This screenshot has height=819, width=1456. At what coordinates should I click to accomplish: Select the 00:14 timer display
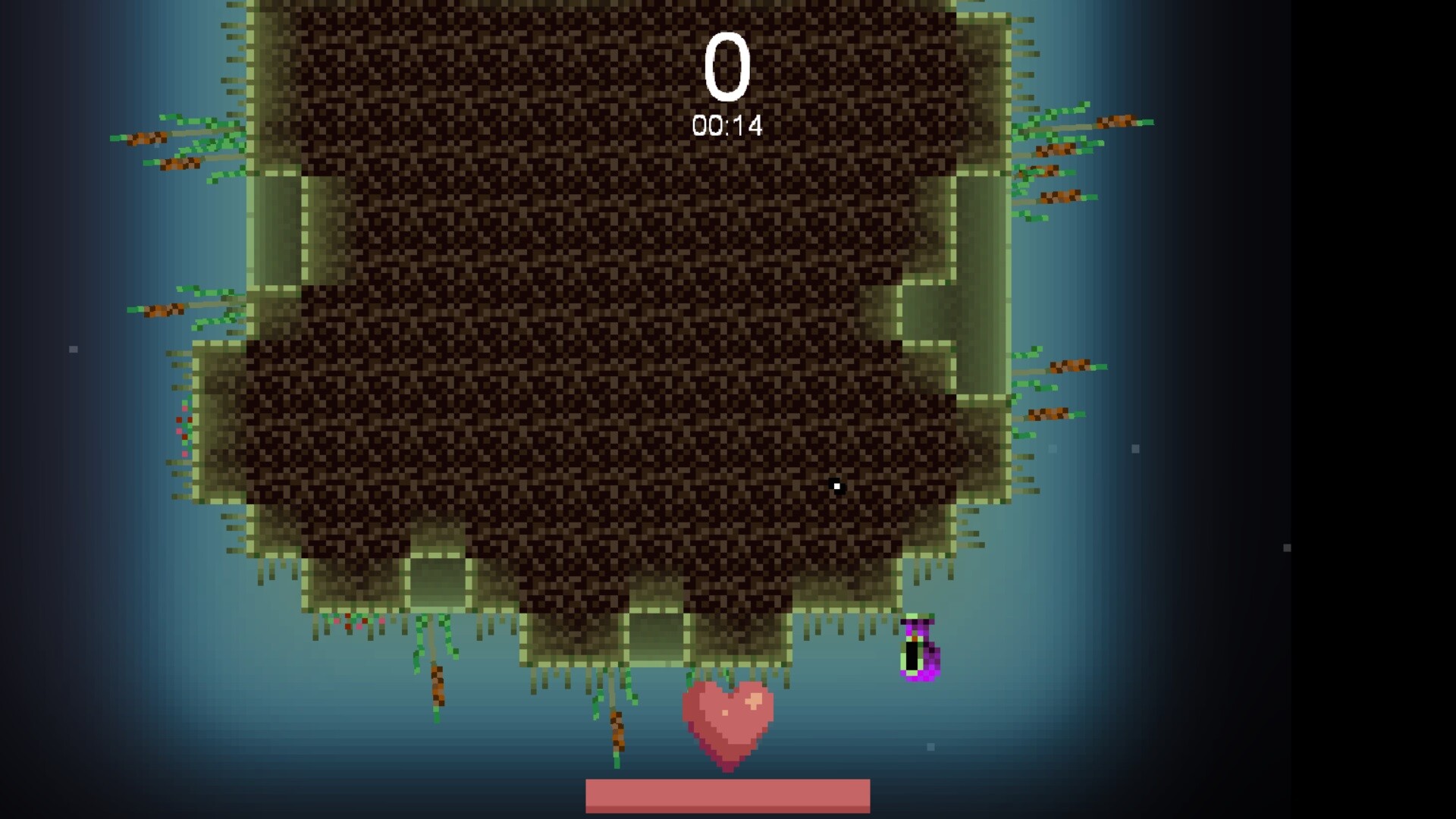click(x=726, y=124)
